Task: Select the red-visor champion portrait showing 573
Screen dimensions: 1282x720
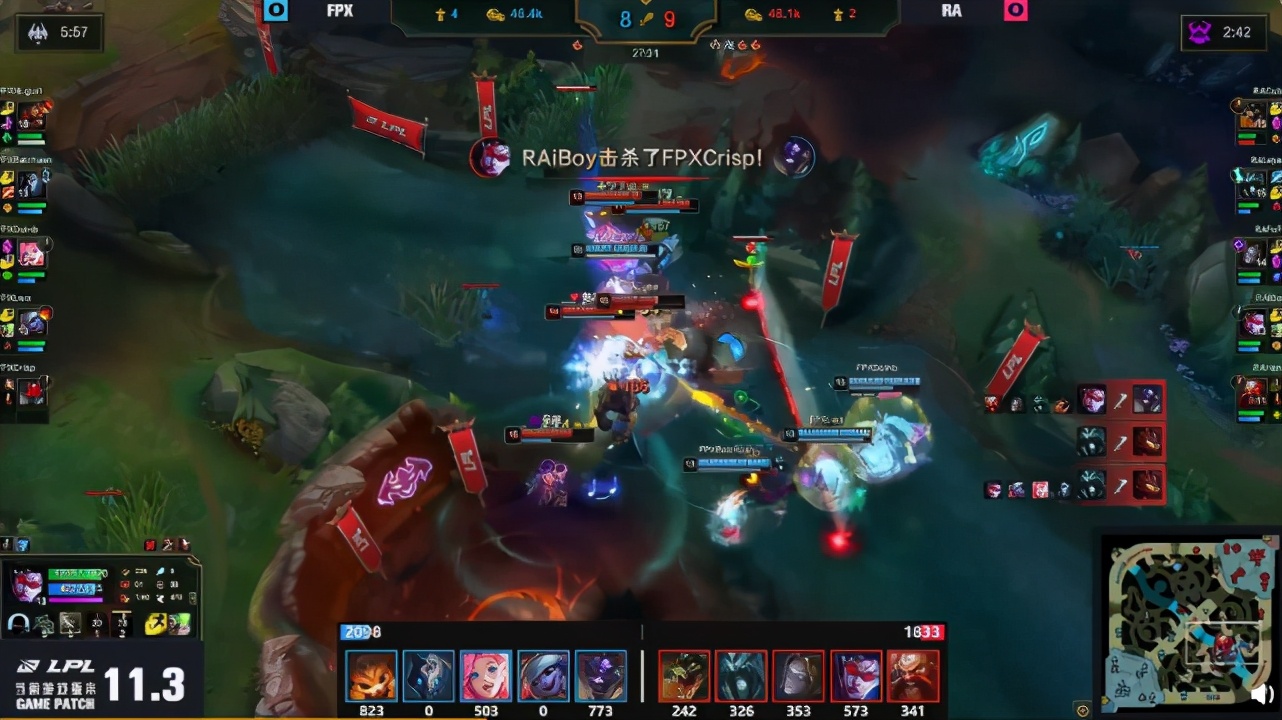Action: pyautogui.click(x=857, y=676)
